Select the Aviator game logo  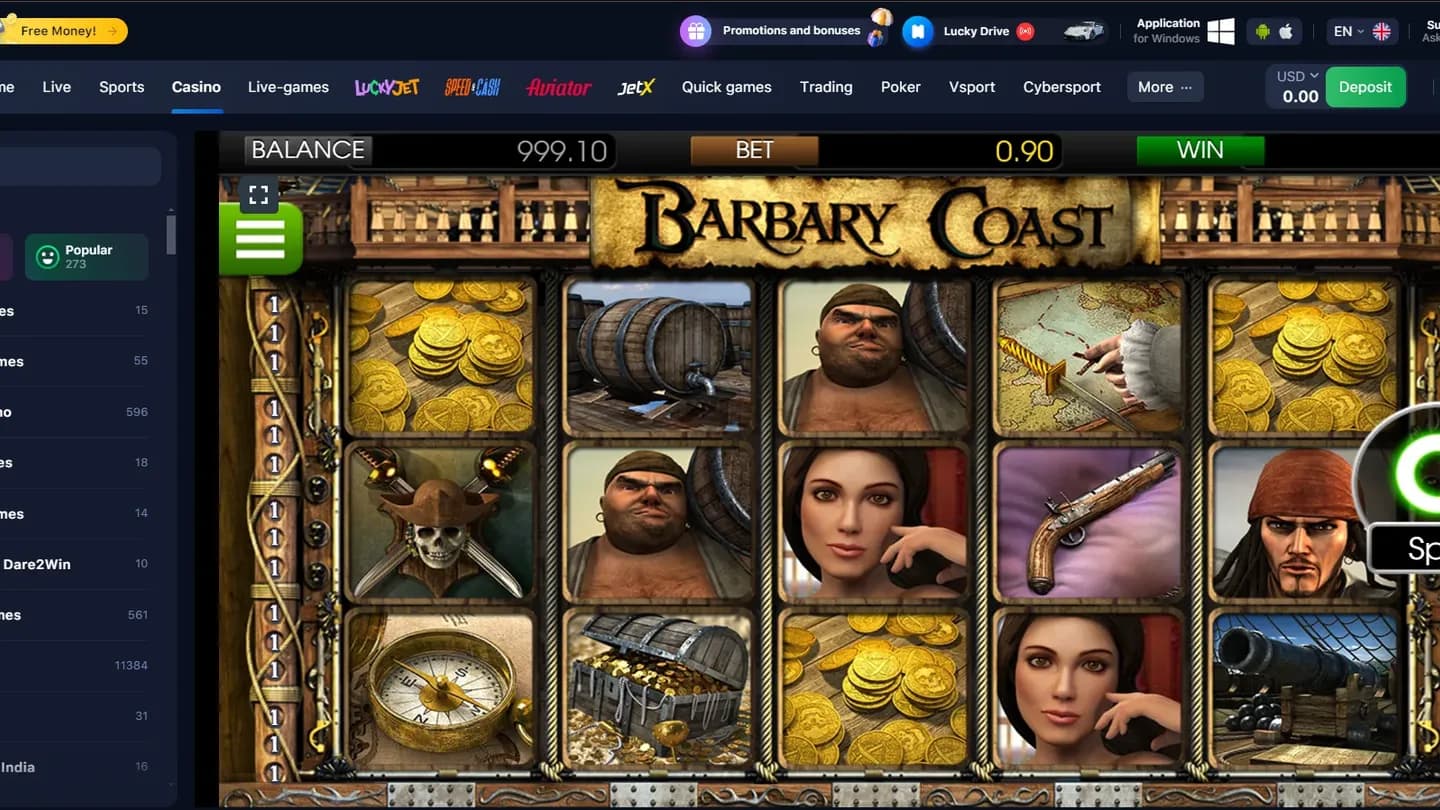(x=558, y=87)
